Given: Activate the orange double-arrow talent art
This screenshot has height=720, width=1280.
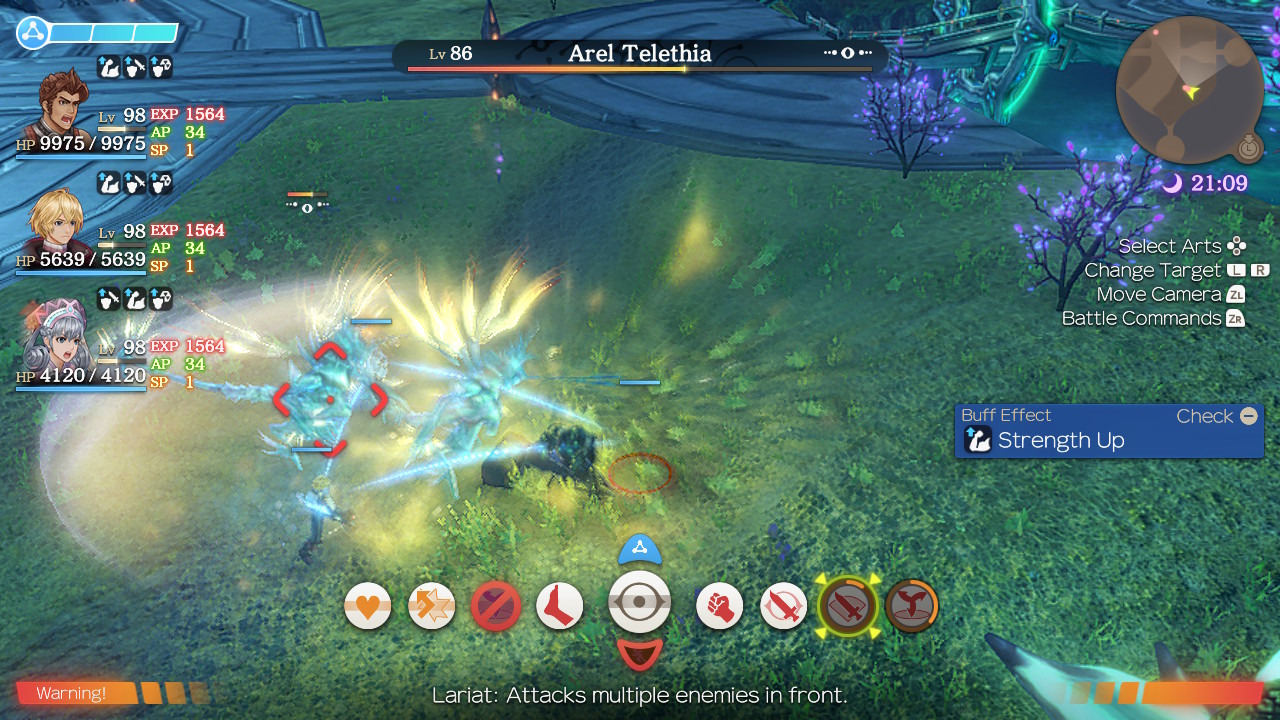Looking at the screenshot, I should tap(431, 605).
